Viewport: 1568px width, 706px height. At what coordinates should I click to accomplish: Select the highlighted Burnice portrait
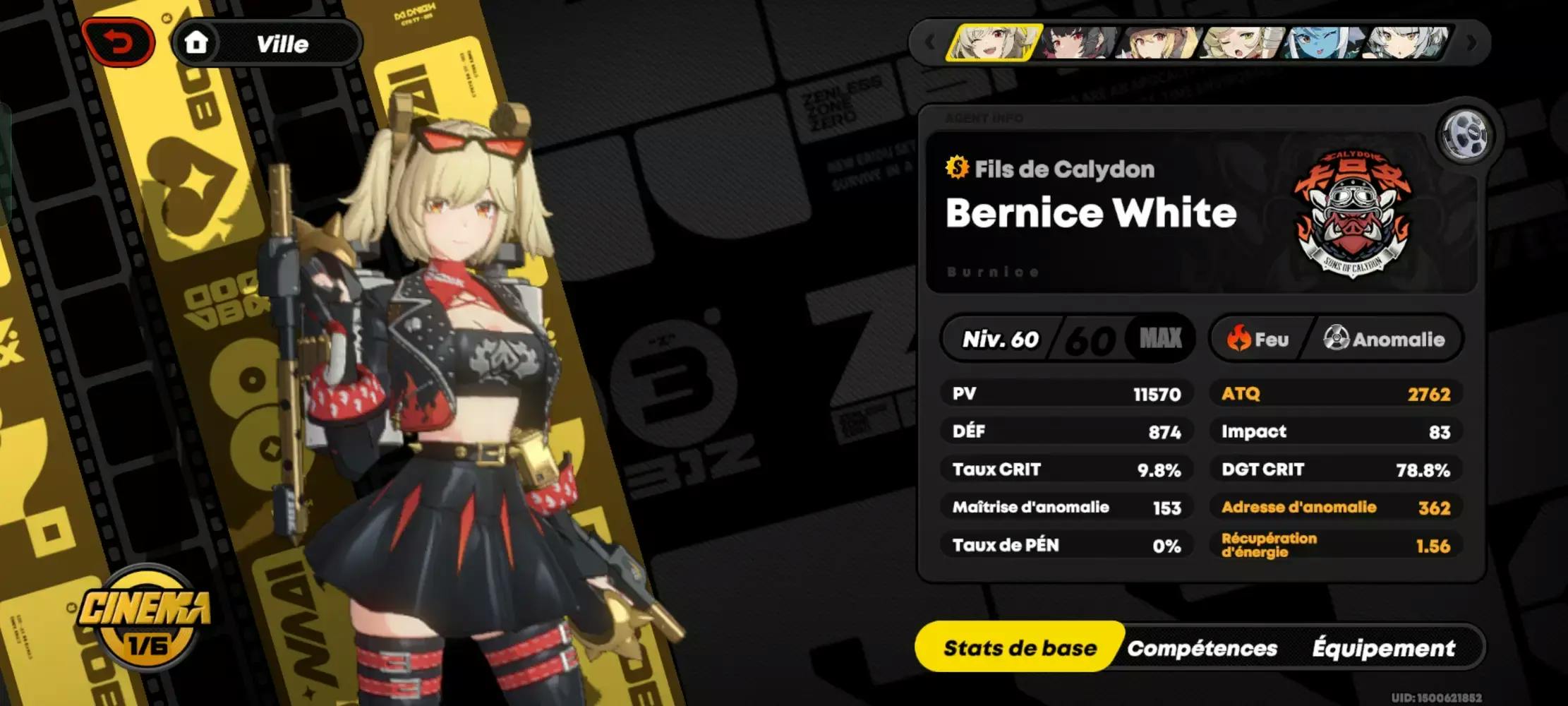coord(994,43)
